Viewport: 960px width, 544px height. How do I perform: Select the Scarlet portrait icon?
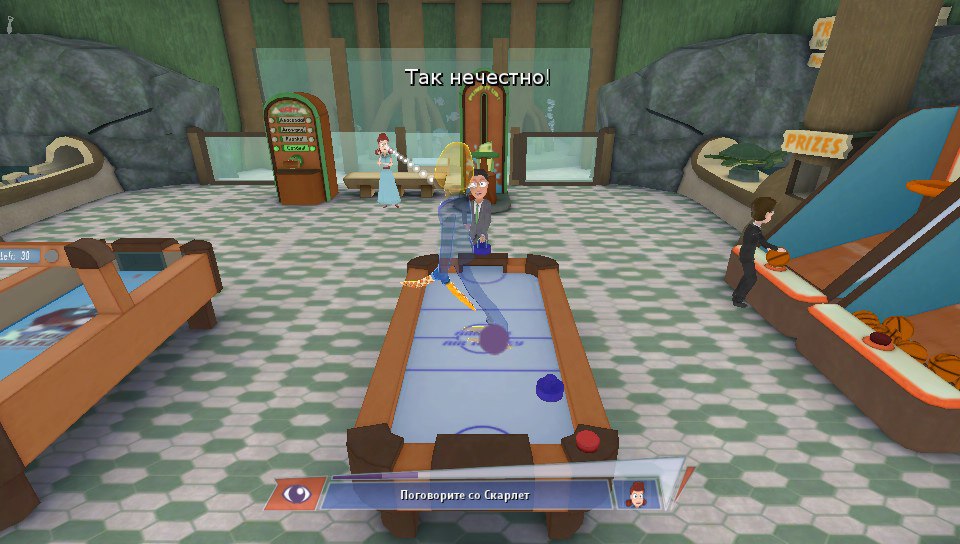[634, 493]
